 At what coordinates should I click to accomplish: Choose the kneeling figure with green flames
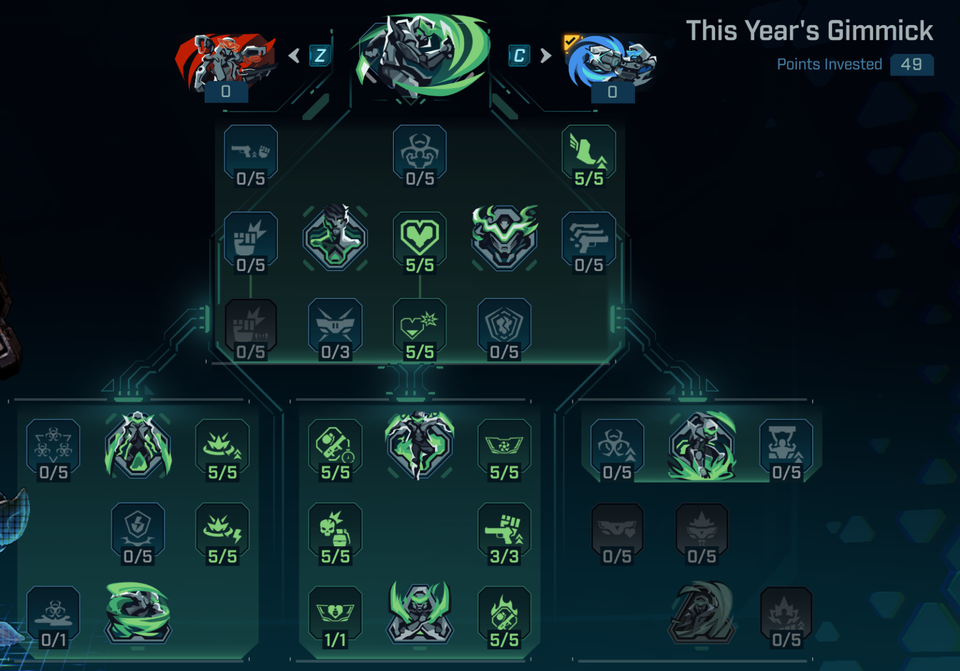(702, 445)
